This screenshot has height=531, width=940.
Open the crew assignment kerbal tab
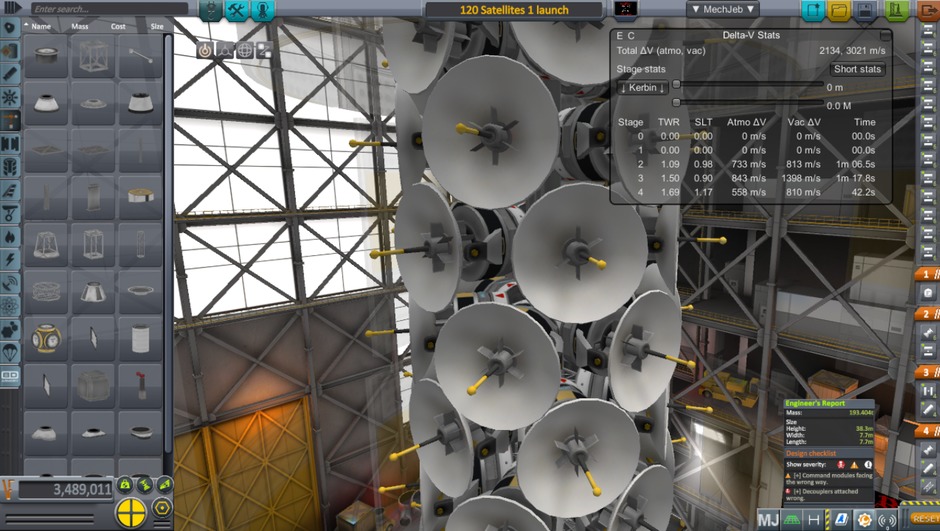[x=263, y=11]
